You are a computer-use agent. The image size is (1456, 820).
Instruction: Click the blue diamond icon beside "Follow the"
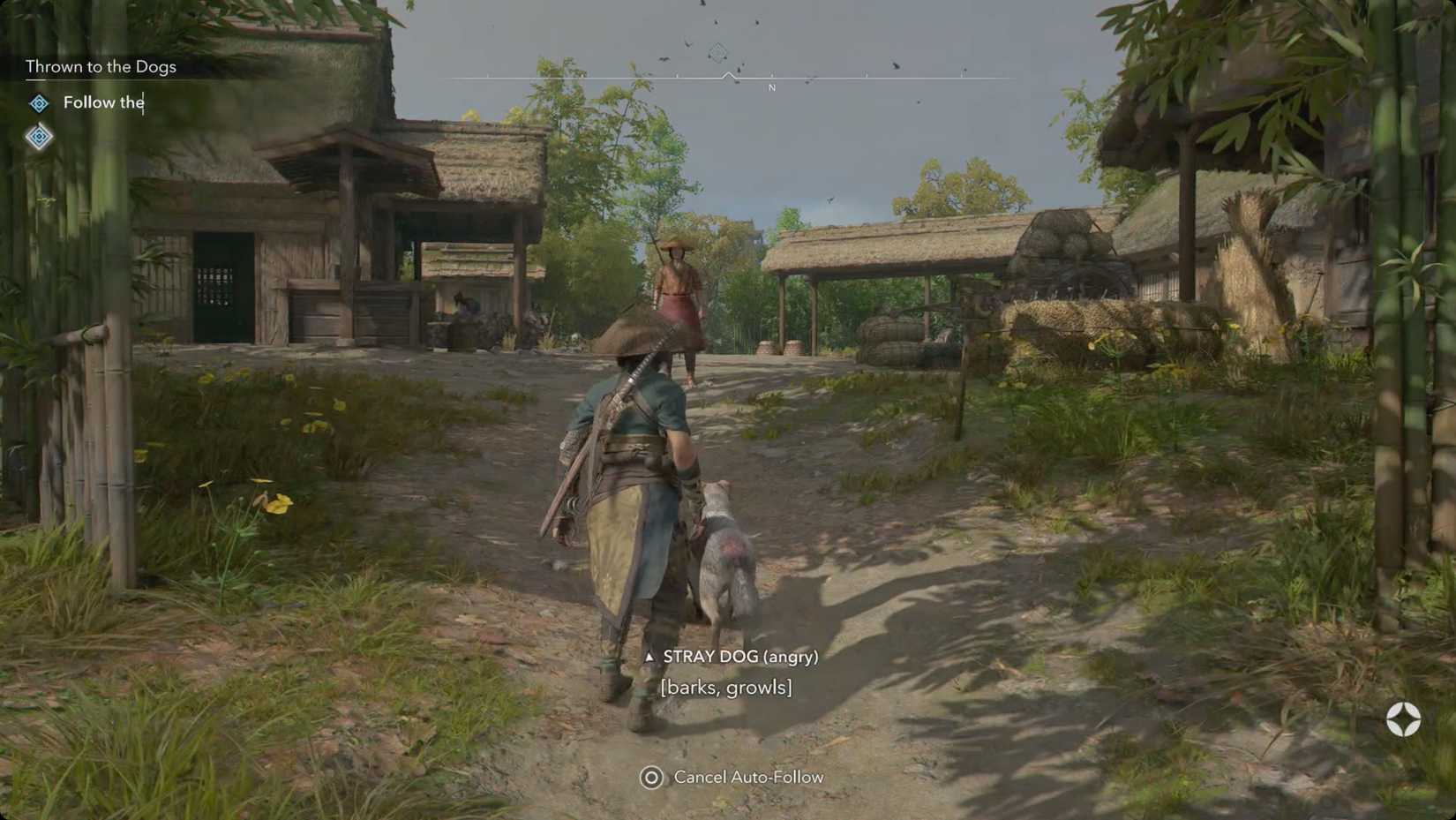click(39, 103)
